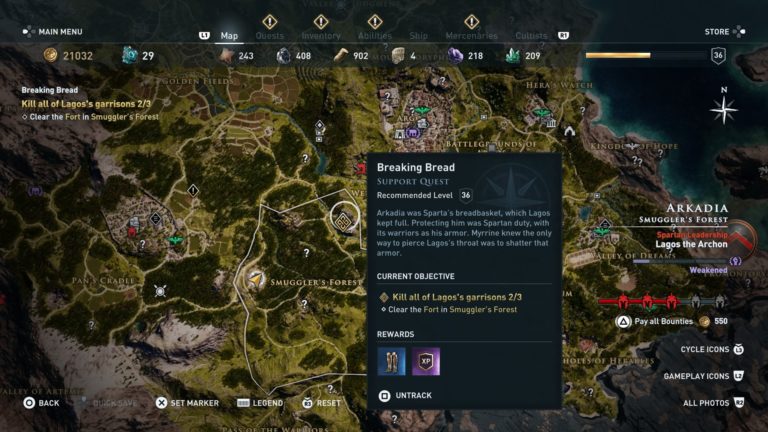Show the Mercenaries tab
Image resolution: width=768 pixels, height=432 pixels.
pos(471,36)
